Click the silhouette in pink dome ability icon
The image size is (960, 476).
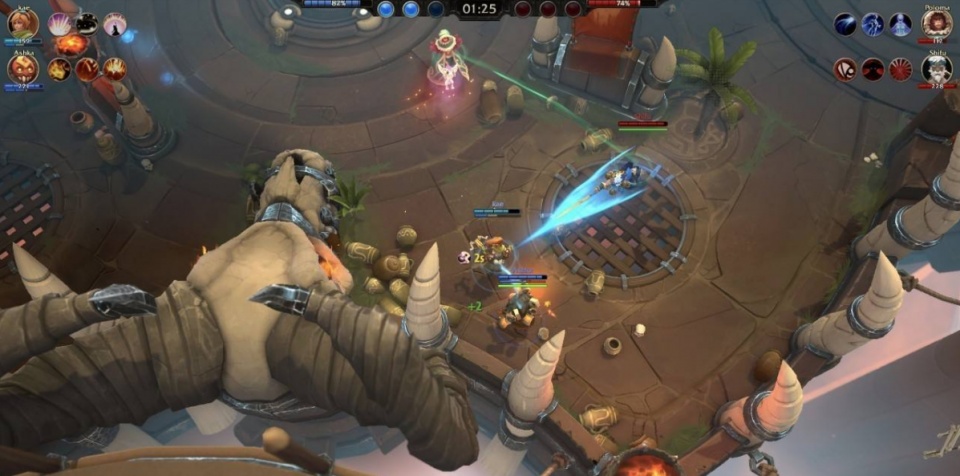114,23
